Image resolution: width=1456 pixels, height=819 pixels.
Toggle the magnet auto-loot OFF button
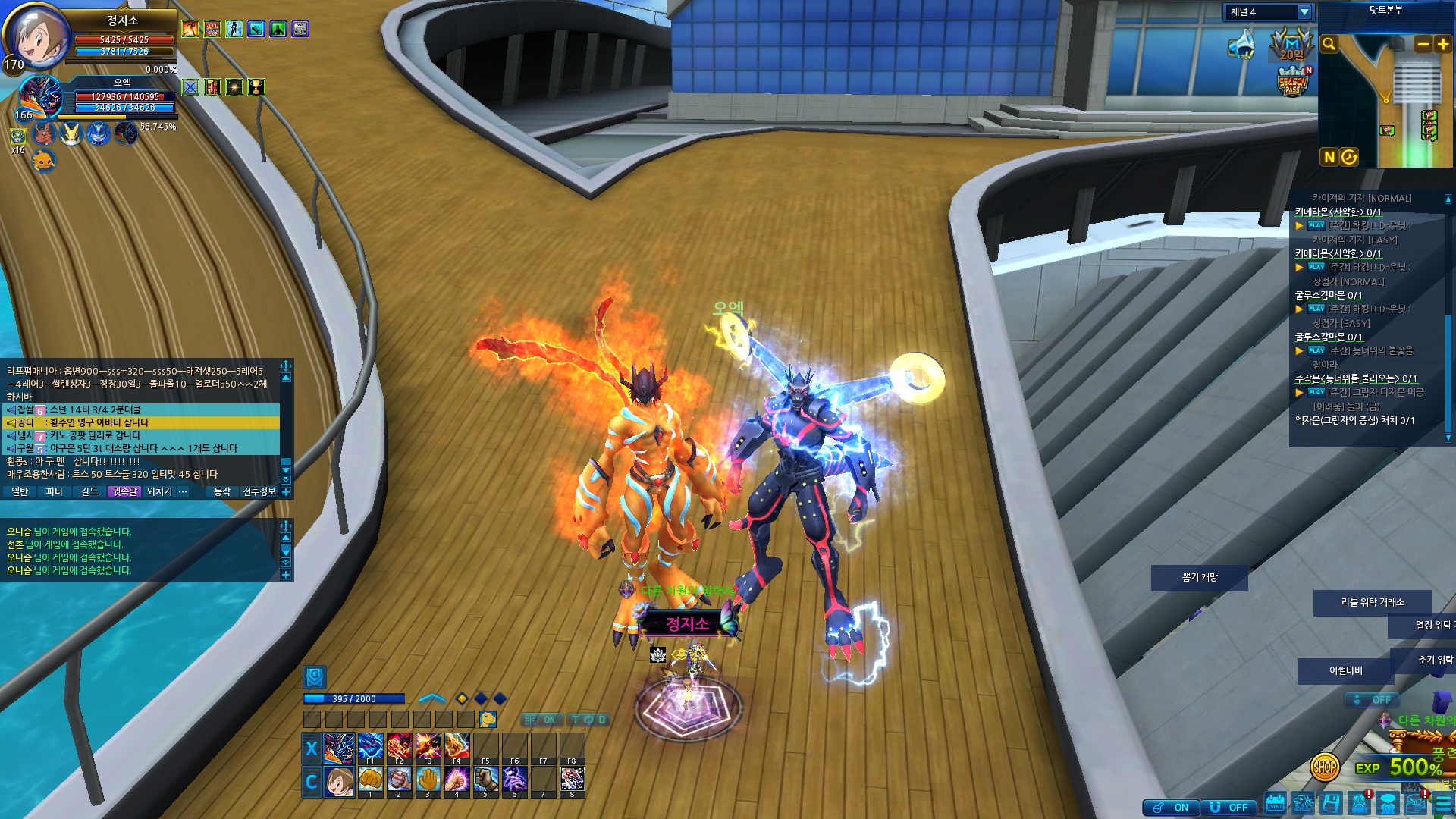coord(1228,808)
